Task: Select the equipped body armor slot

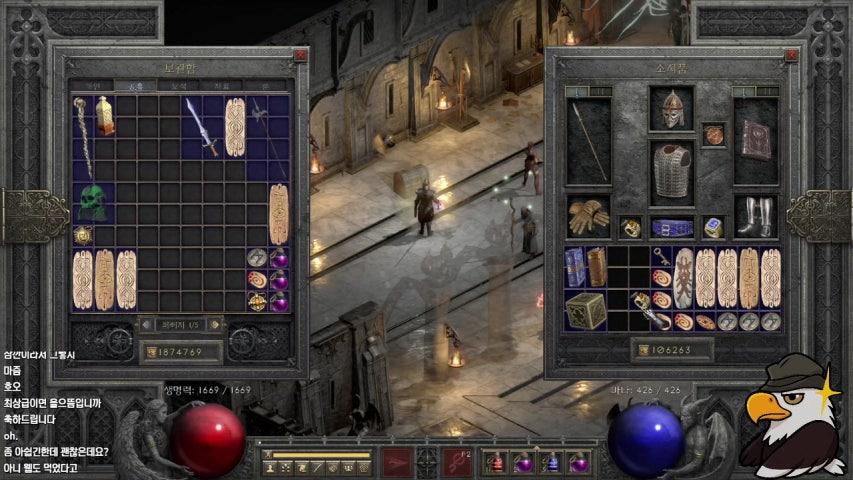Action: pos(671,172)
